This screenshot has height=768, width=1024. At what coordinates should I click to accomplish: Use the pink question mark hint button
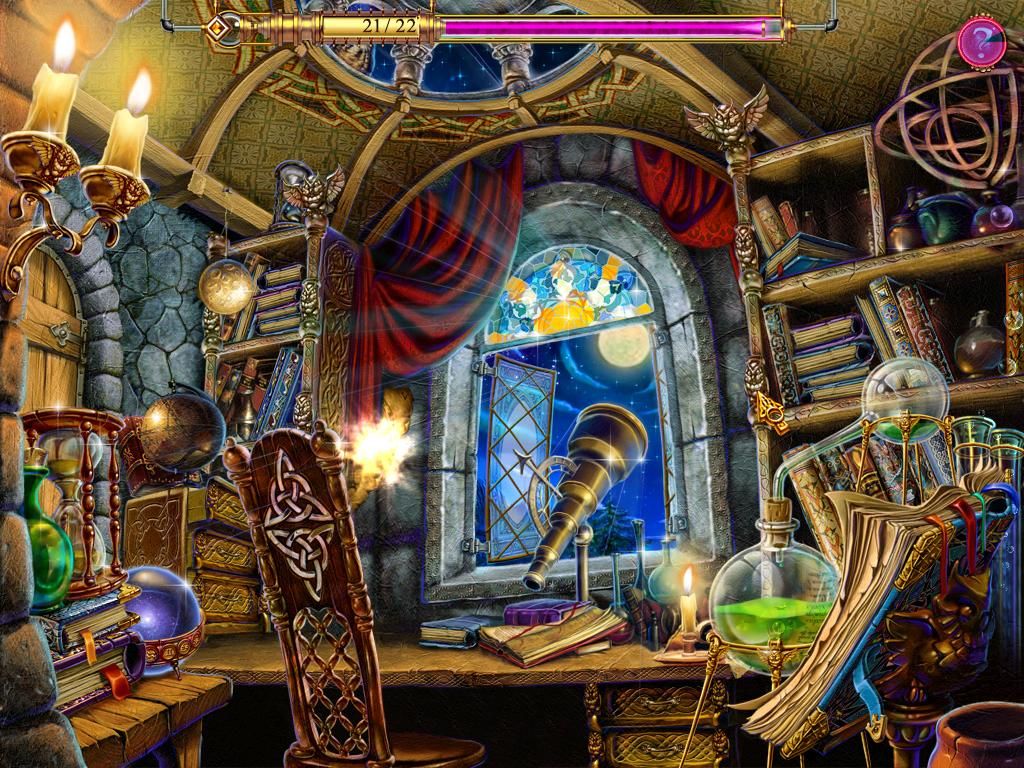click(x=980, y=42)
